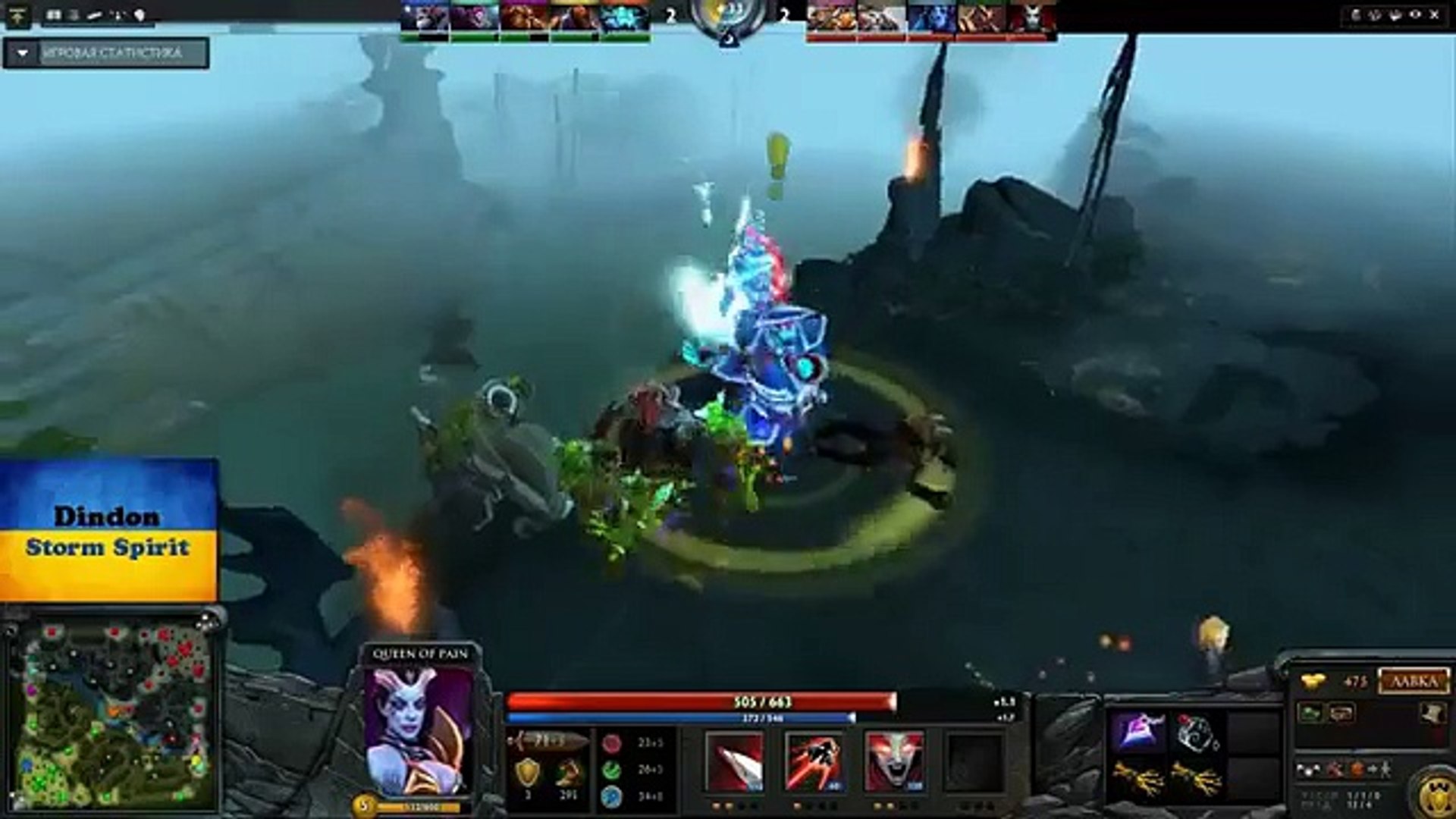Screen dimensions: 1456x819
Task: Select the last Dire hero portrait at top
Action: click(x=1033, y=15)
